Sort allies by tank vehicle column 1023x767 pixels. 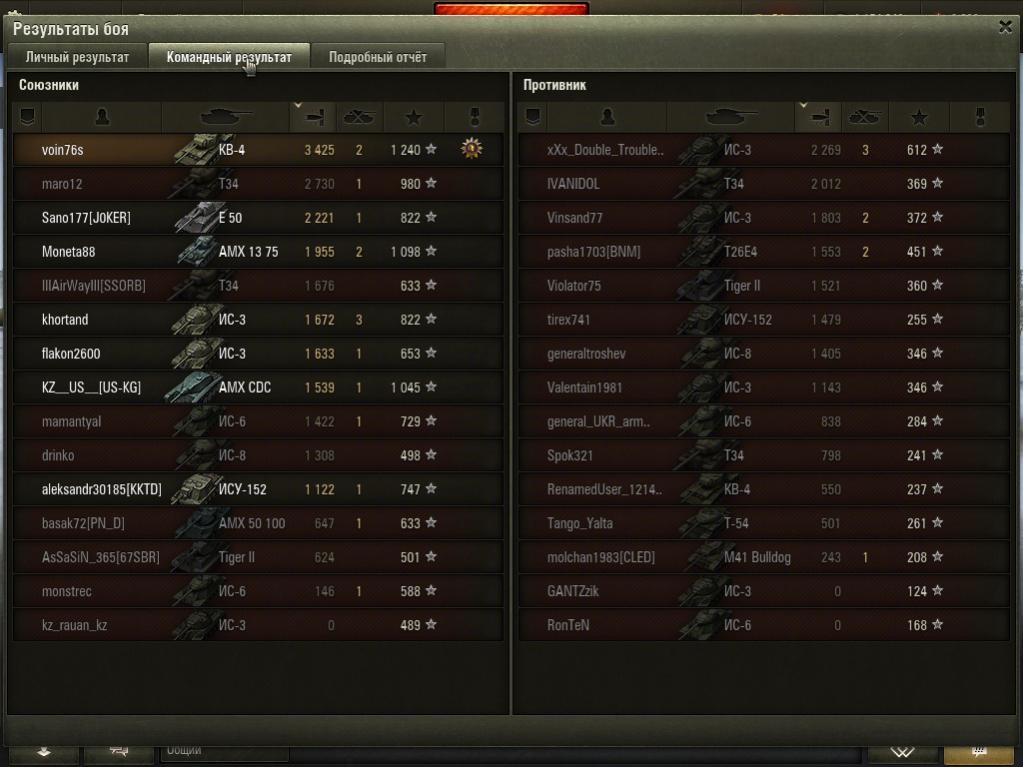click(x=226, y=117)
